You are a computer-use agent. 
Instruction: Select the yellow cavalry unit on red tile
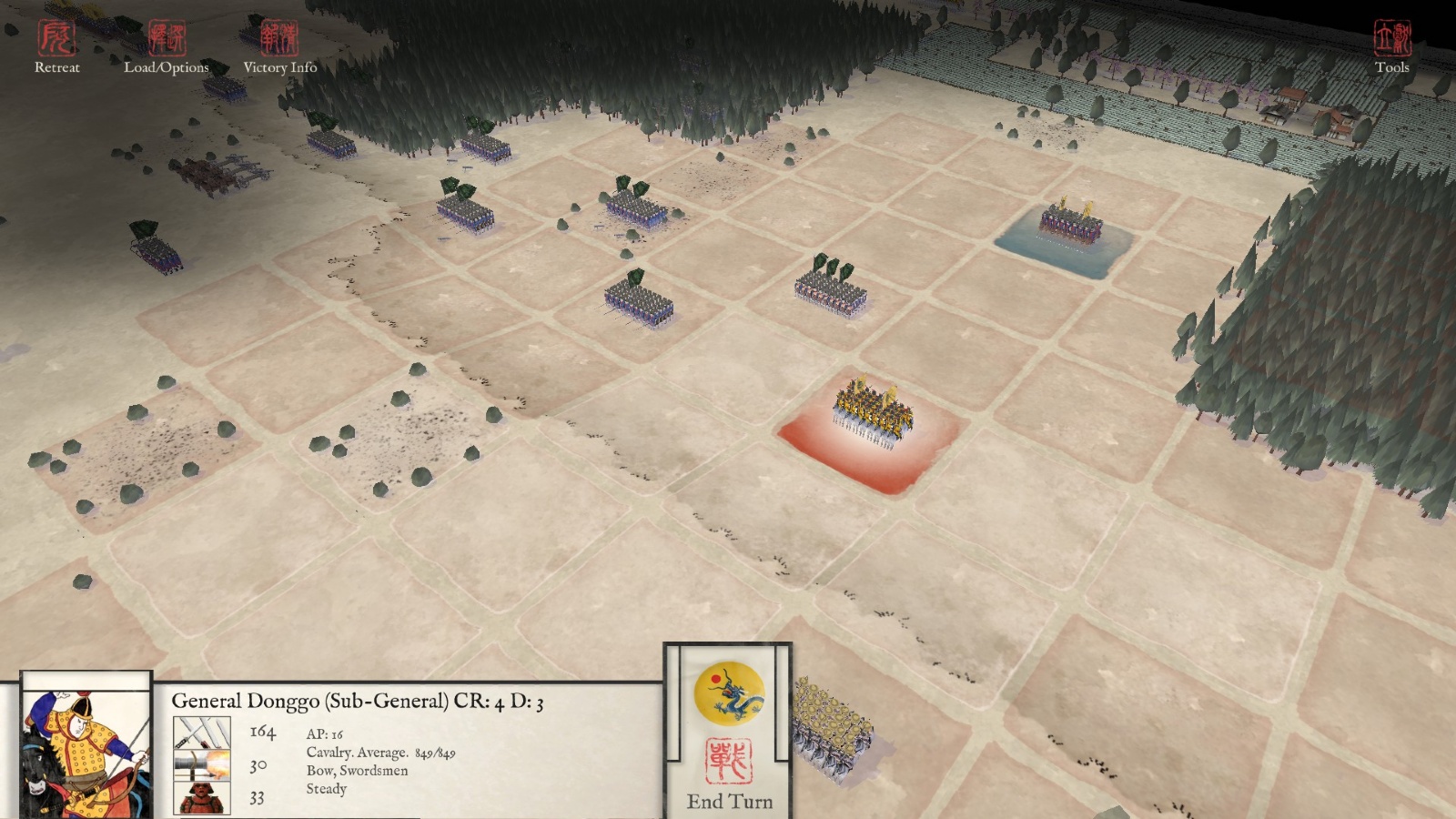pos(872,416)
